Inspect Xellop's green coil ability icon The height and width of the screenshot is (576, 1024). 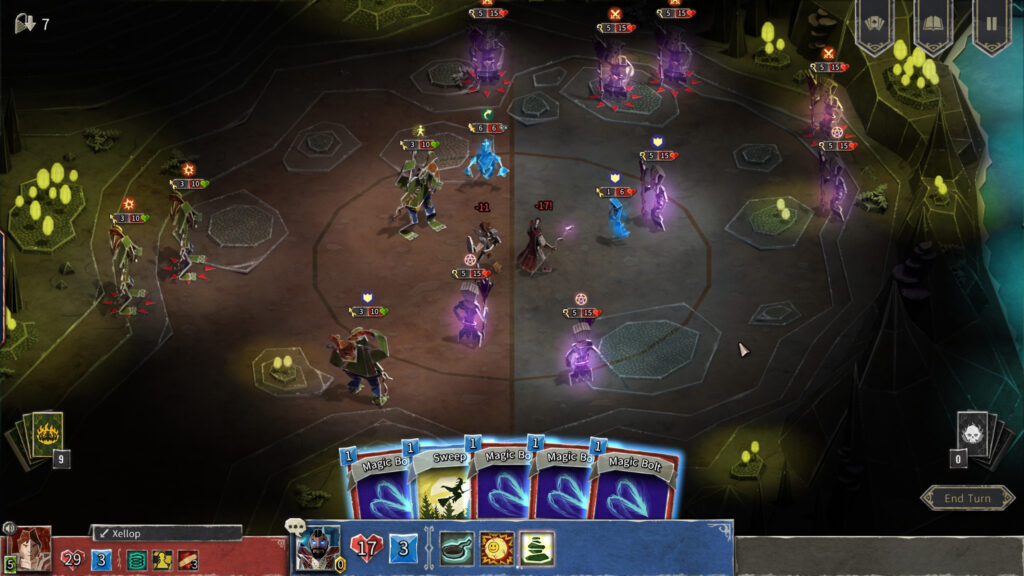point(135,560)
